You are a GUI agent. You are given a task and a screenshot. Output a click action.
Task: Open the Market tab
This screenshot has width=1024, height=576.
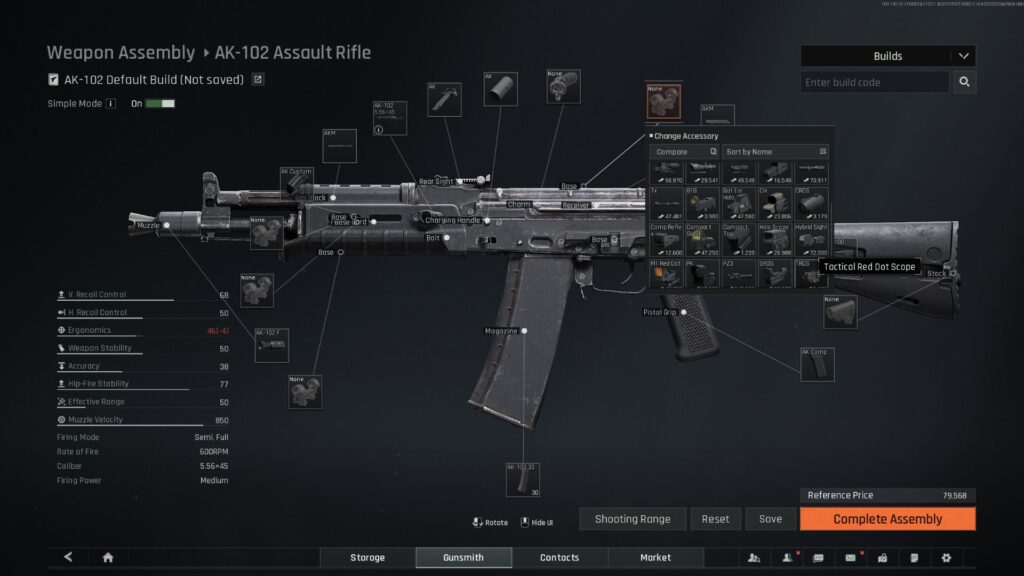pyautogui.click(x=655, y=557)
